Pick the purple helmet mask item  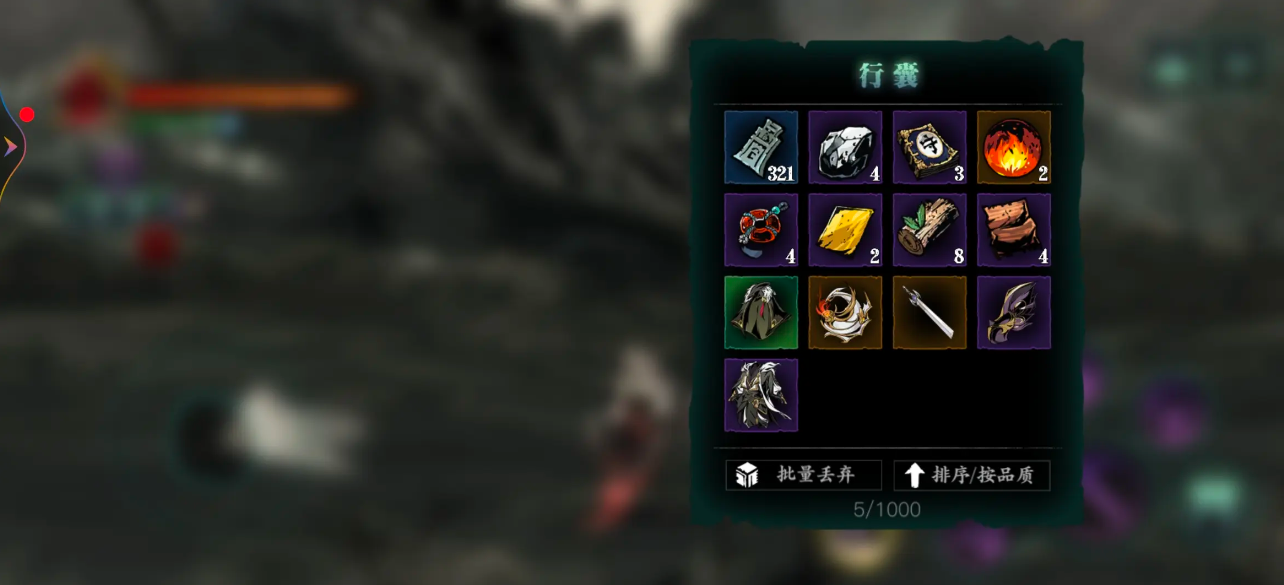[x=1013, y=313]
